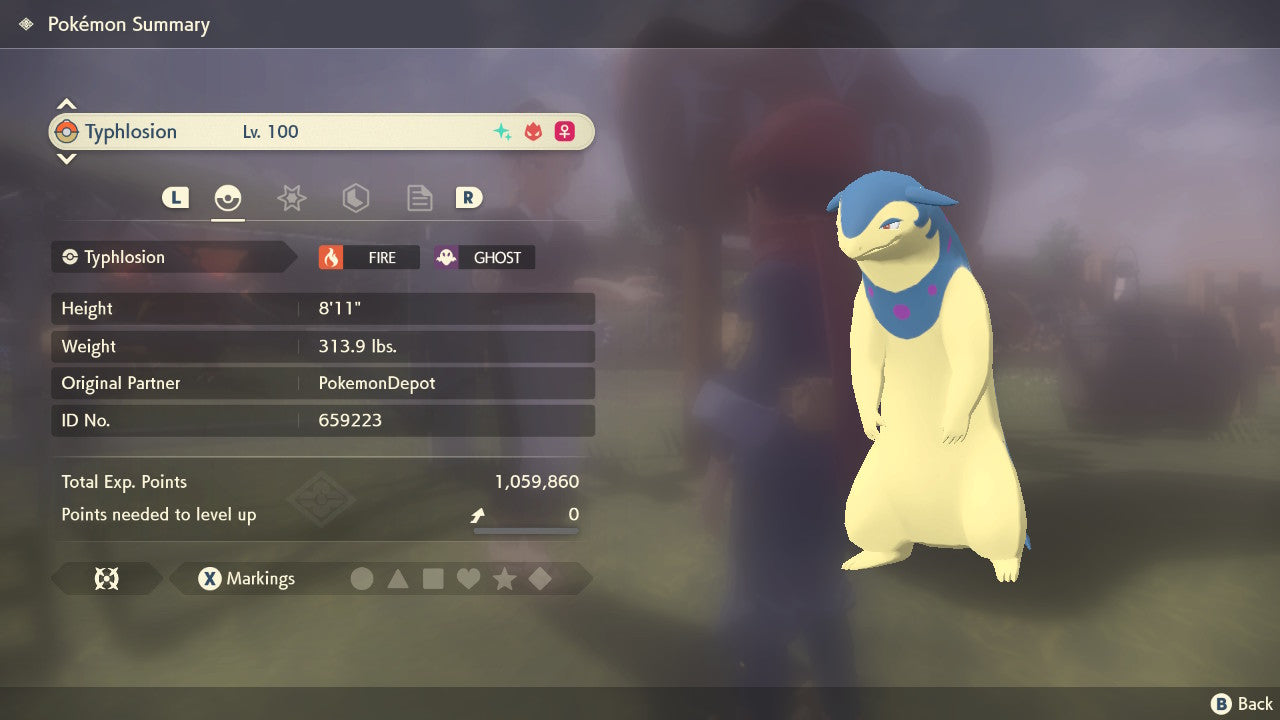
Task: Show the previous Pokémon with the up arrow
Action: [x=66, y=104]
